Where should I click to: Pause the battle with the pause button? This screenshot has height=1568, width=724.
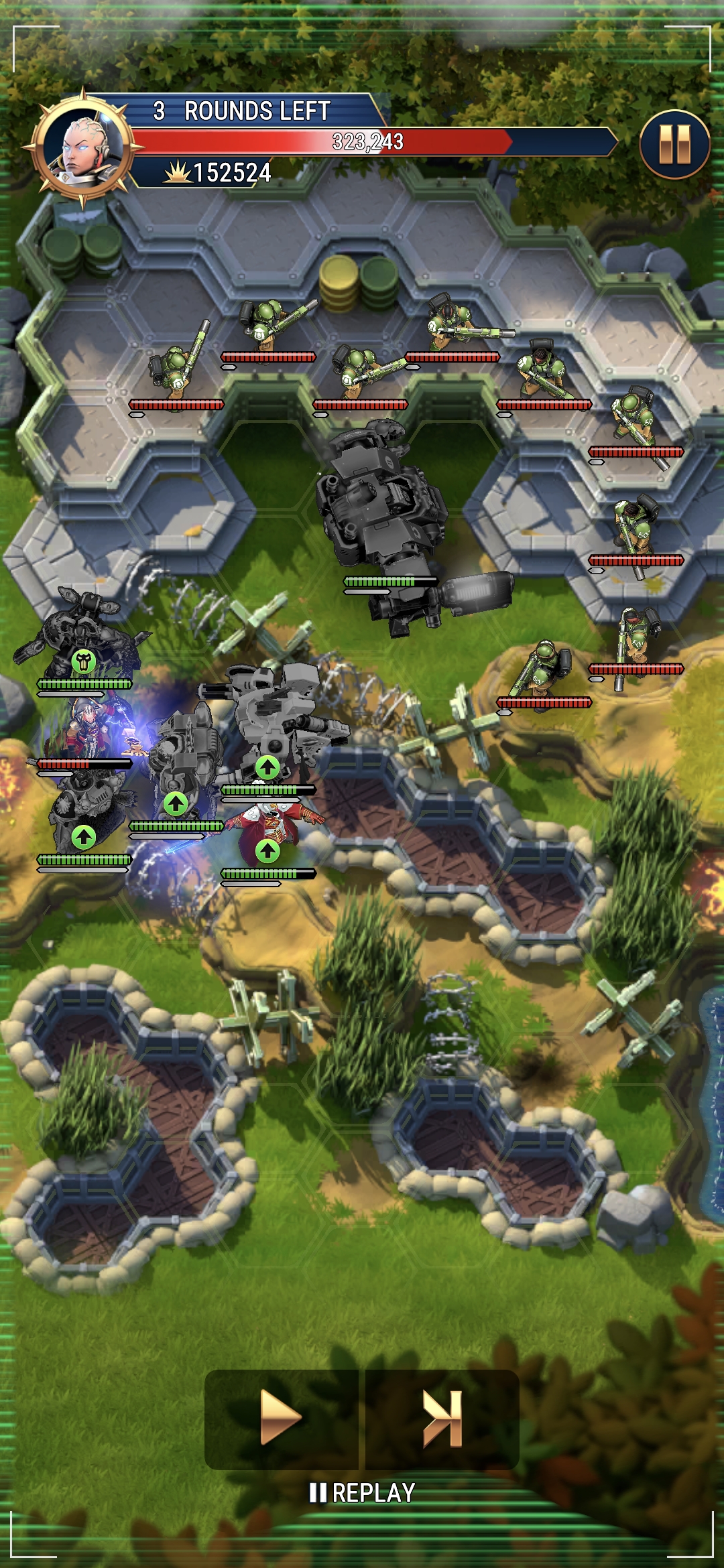[674, 144]
